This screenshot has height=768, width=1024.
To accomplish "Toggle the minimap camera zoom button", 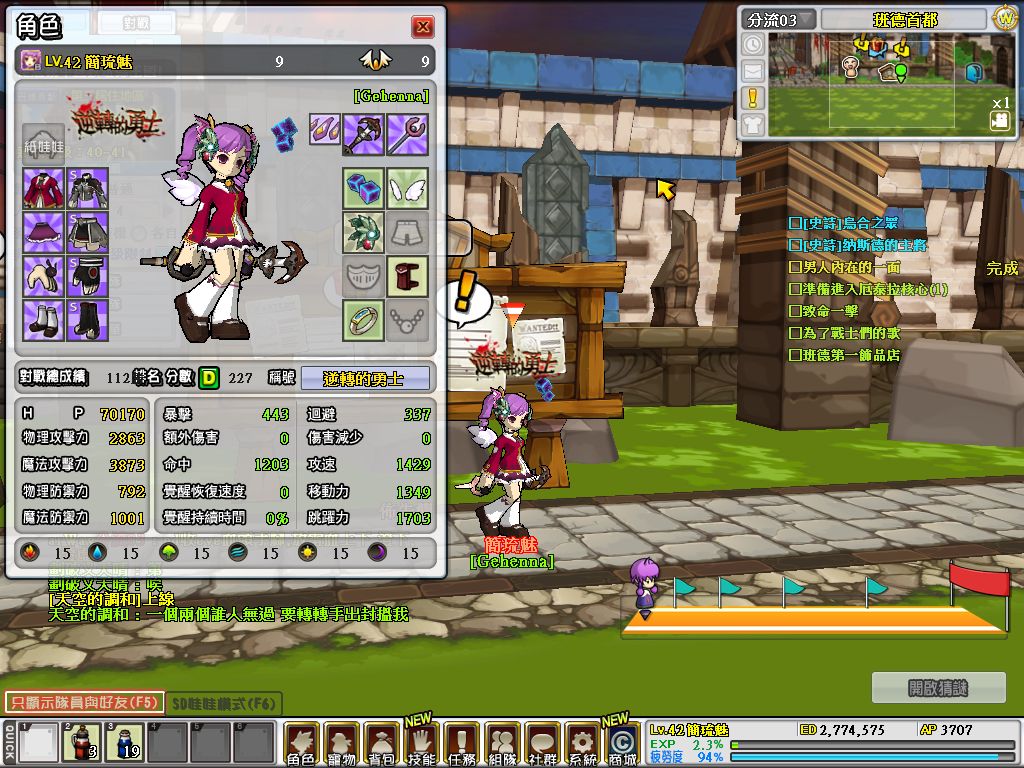I will 999,121.
